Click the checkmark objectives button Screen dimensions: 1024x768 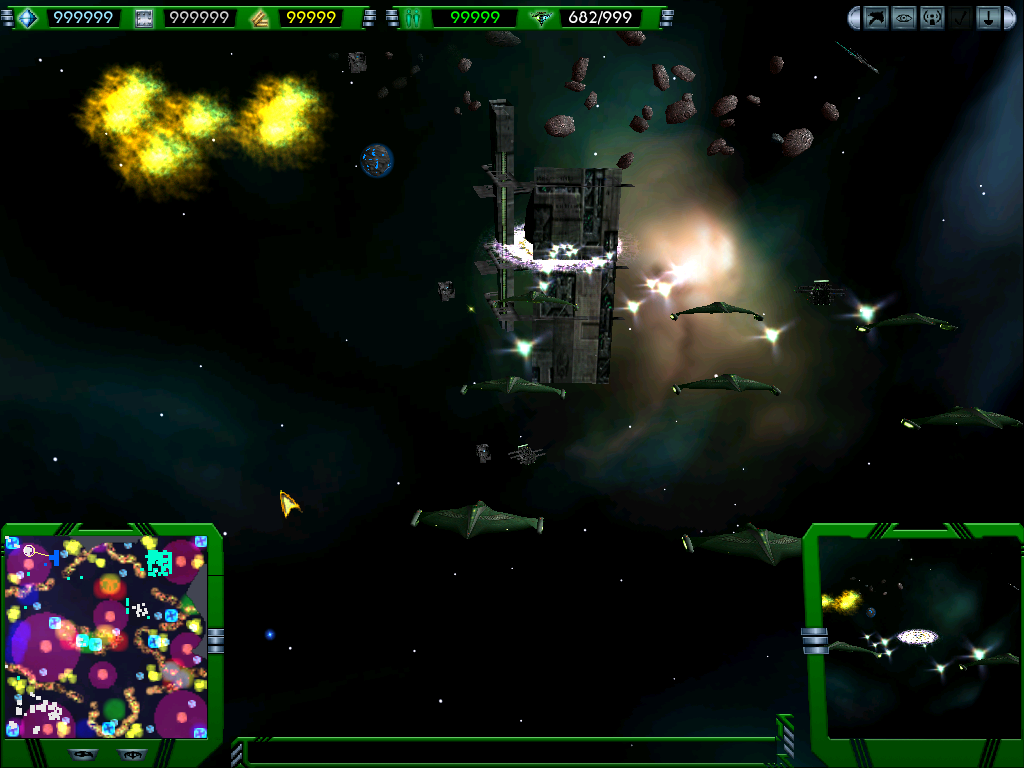(960, 17)
